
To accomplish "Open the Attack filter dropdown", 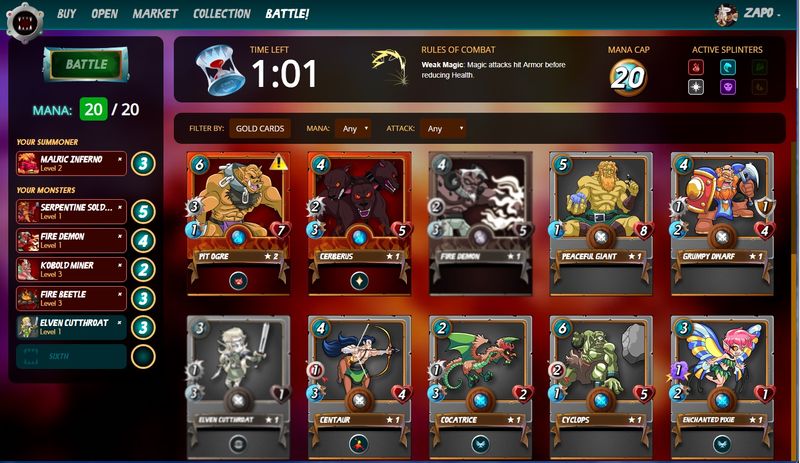I will 444,128.
